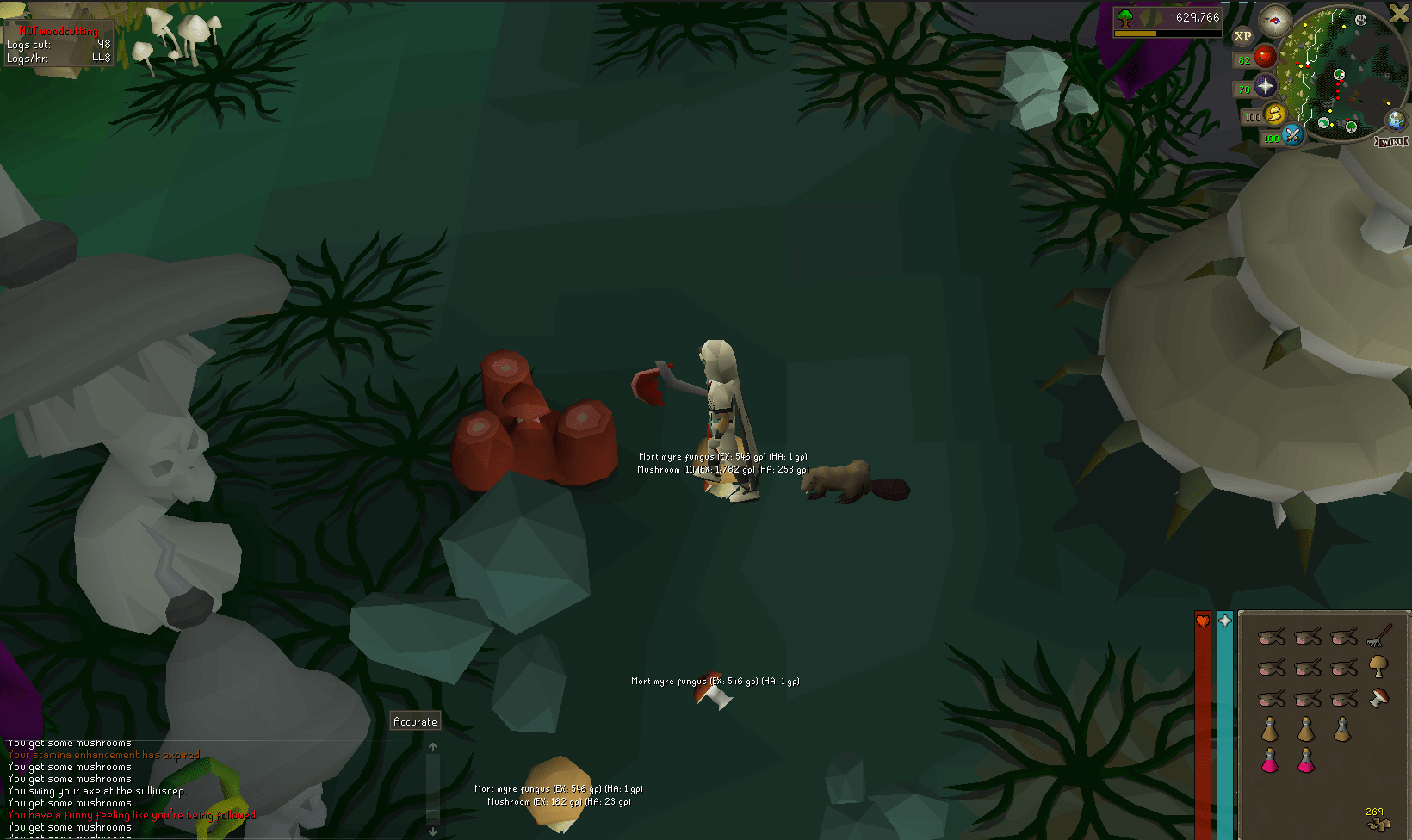Click the hitpoints heart orb

1266,57
